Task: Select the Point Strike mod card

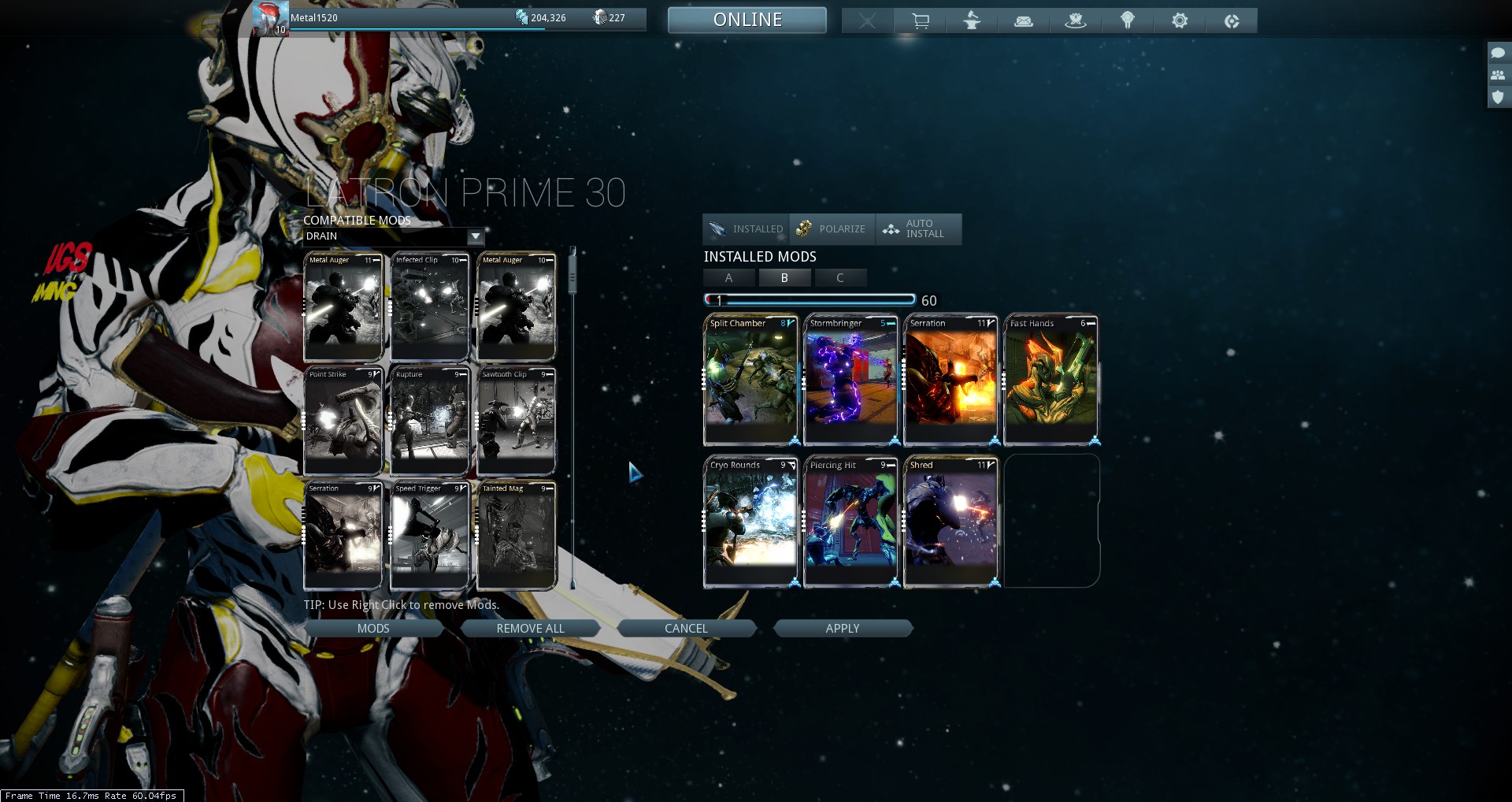Action: pyautogui.click(x=343, y=421)
